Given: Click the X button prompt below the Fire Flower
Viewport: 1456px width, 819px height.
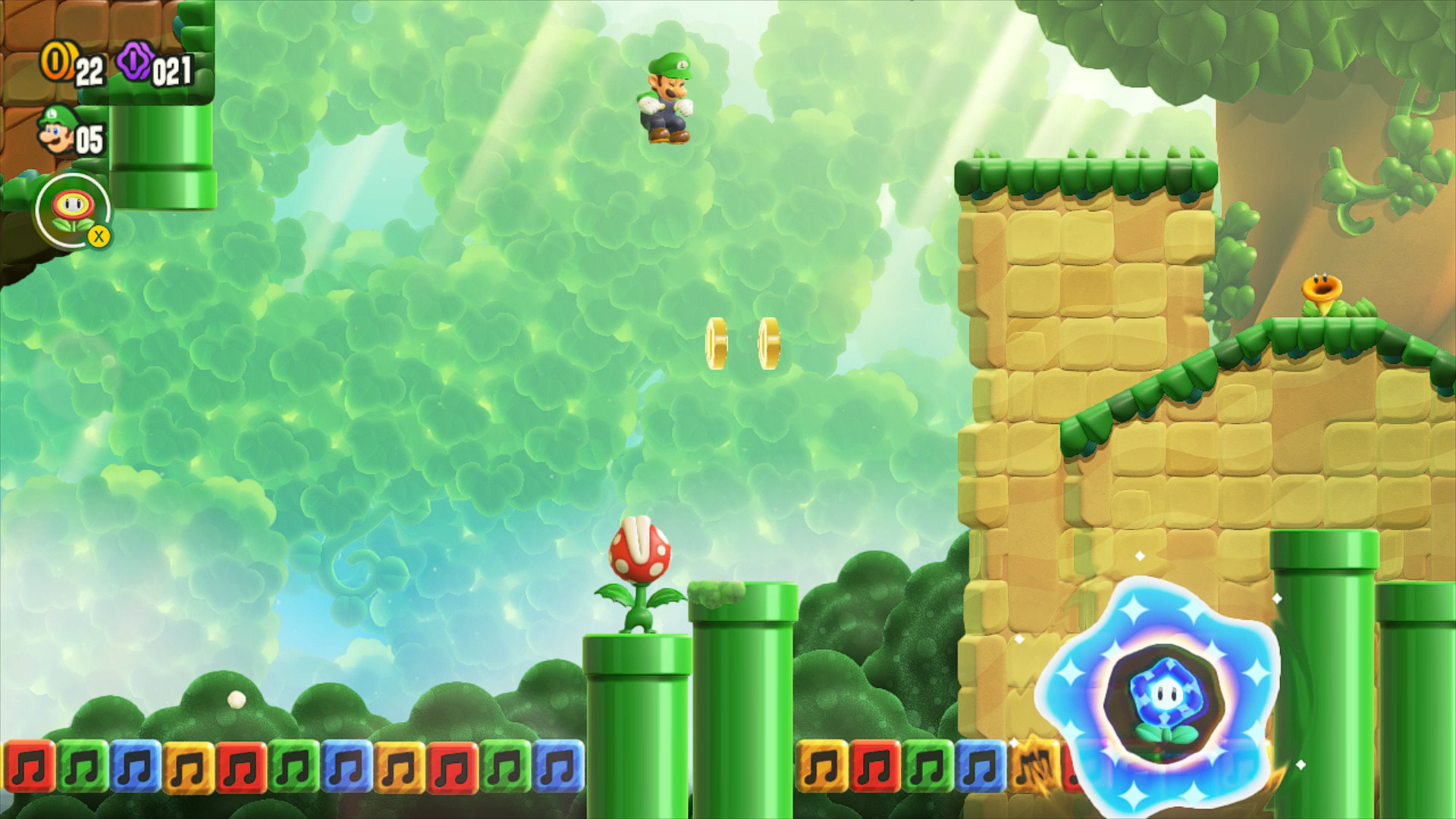Looking at the screenshot, I should tap(101, 237).
